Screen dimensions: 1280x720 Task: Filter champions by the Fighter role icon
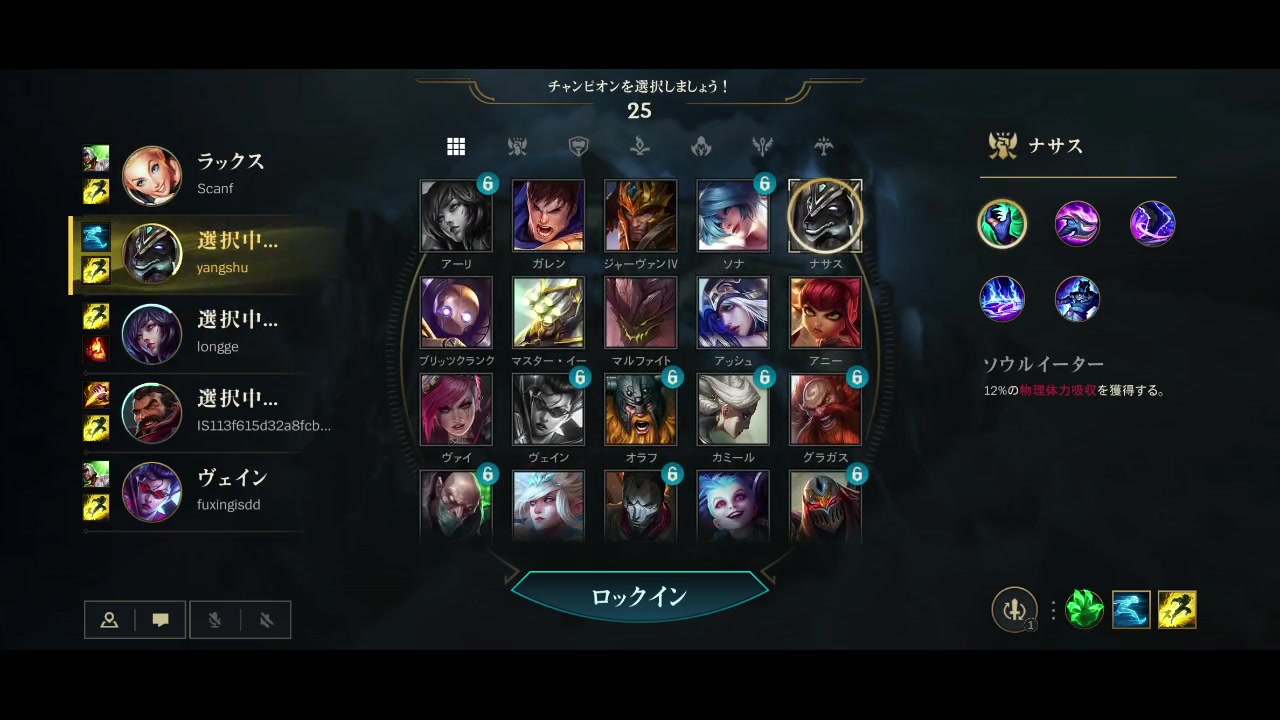[517, 146]
